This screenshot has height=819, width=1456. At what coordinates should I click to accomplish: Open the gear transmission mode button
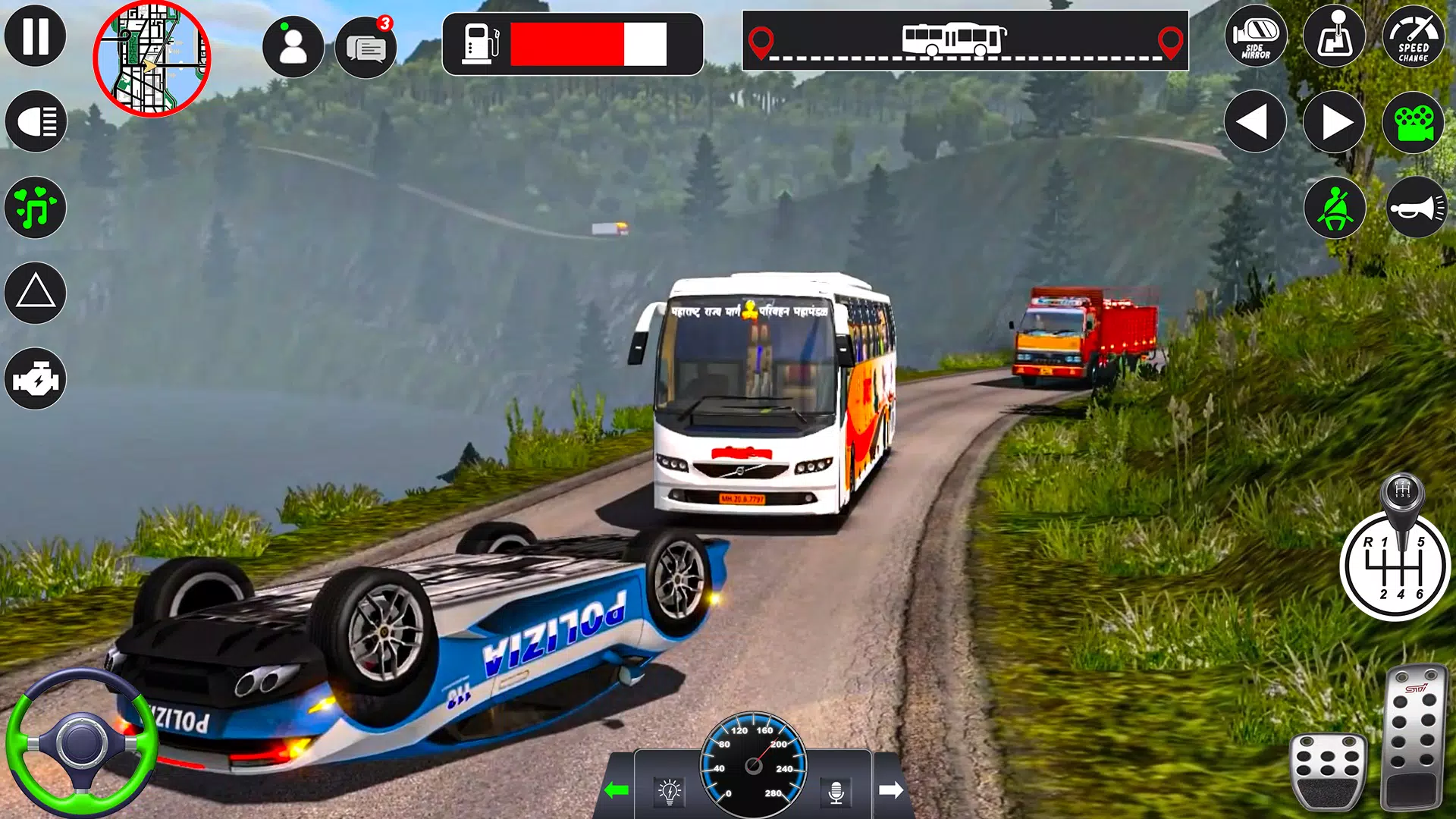[1335, 36]
